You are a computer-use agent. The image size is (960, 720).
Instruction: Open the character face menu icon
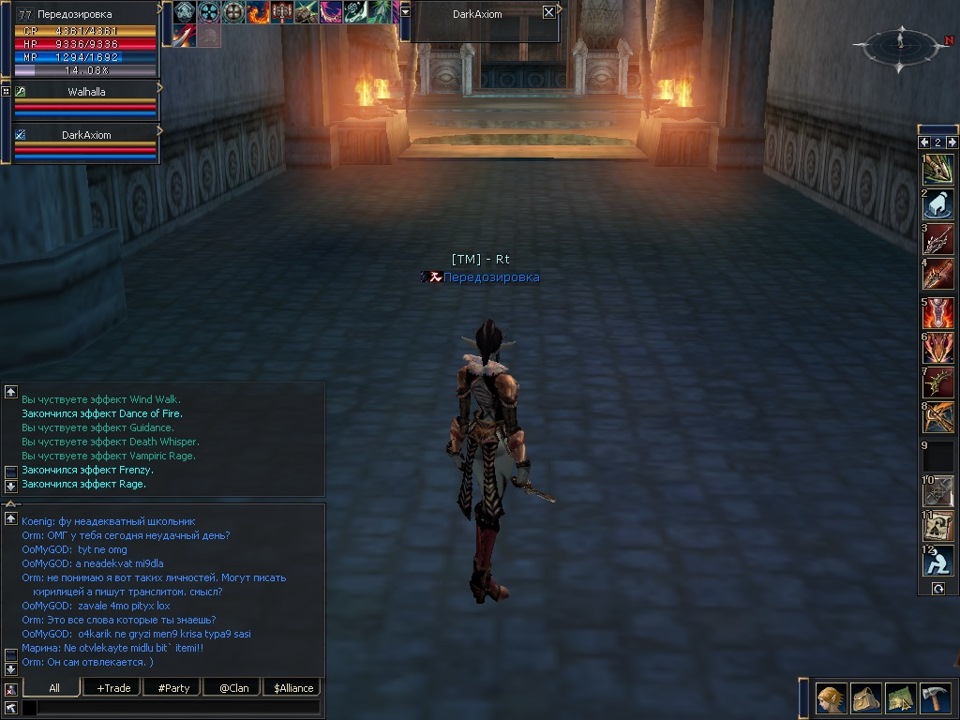[830, 697]
